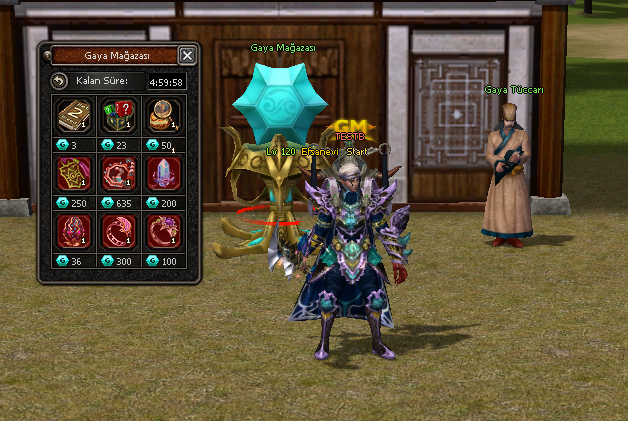Select the golden ornament priced at 250
The image size is (628, 421).
tap(73, 173)
